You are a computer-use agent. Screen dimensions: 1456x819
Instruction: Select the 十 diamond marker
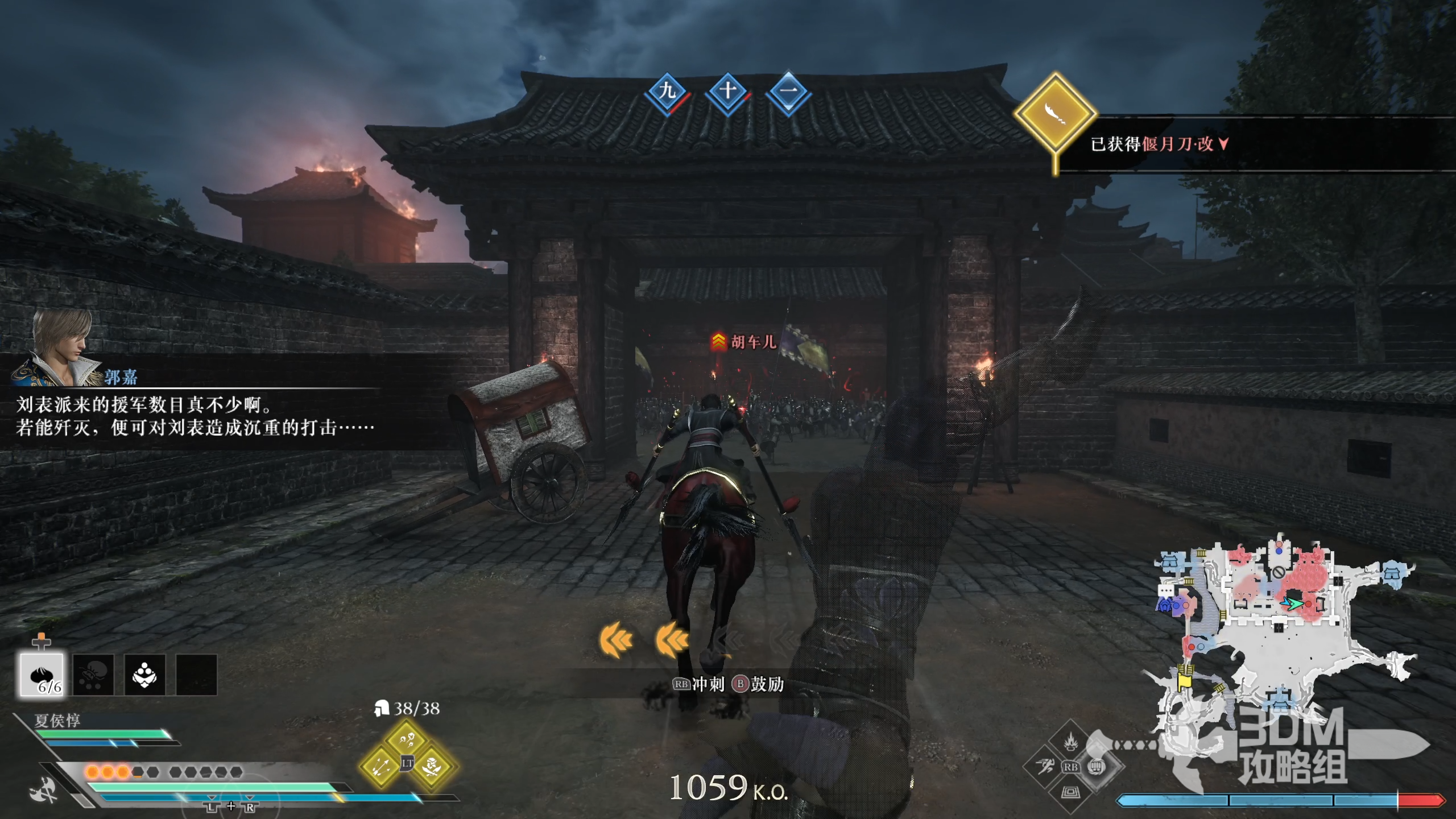coord(728,91)
